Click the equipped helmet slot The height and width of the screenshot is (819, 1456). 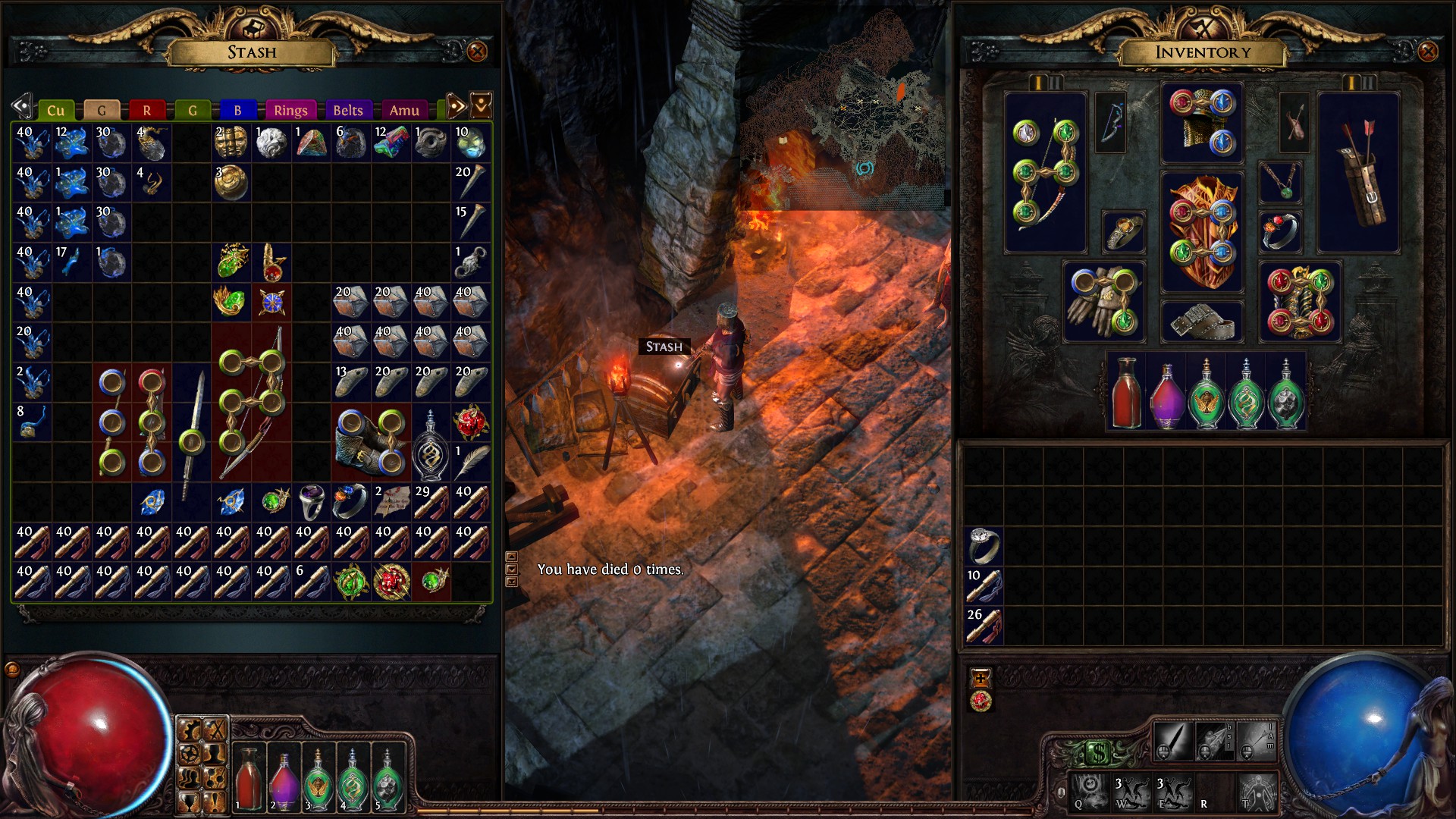[x=1202, y=123]
